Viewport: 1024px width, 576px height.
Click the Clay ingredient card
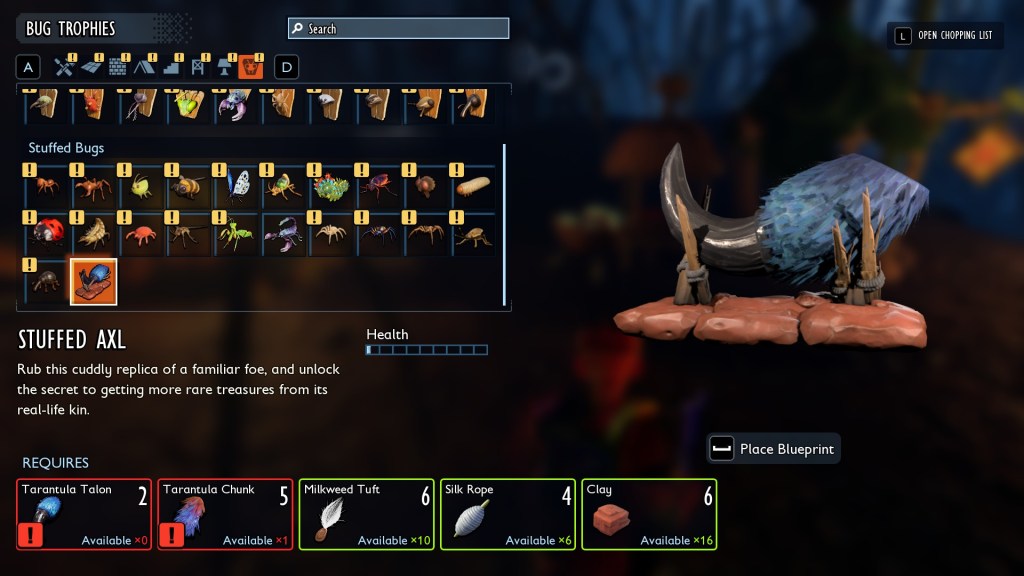coord(649,514)
